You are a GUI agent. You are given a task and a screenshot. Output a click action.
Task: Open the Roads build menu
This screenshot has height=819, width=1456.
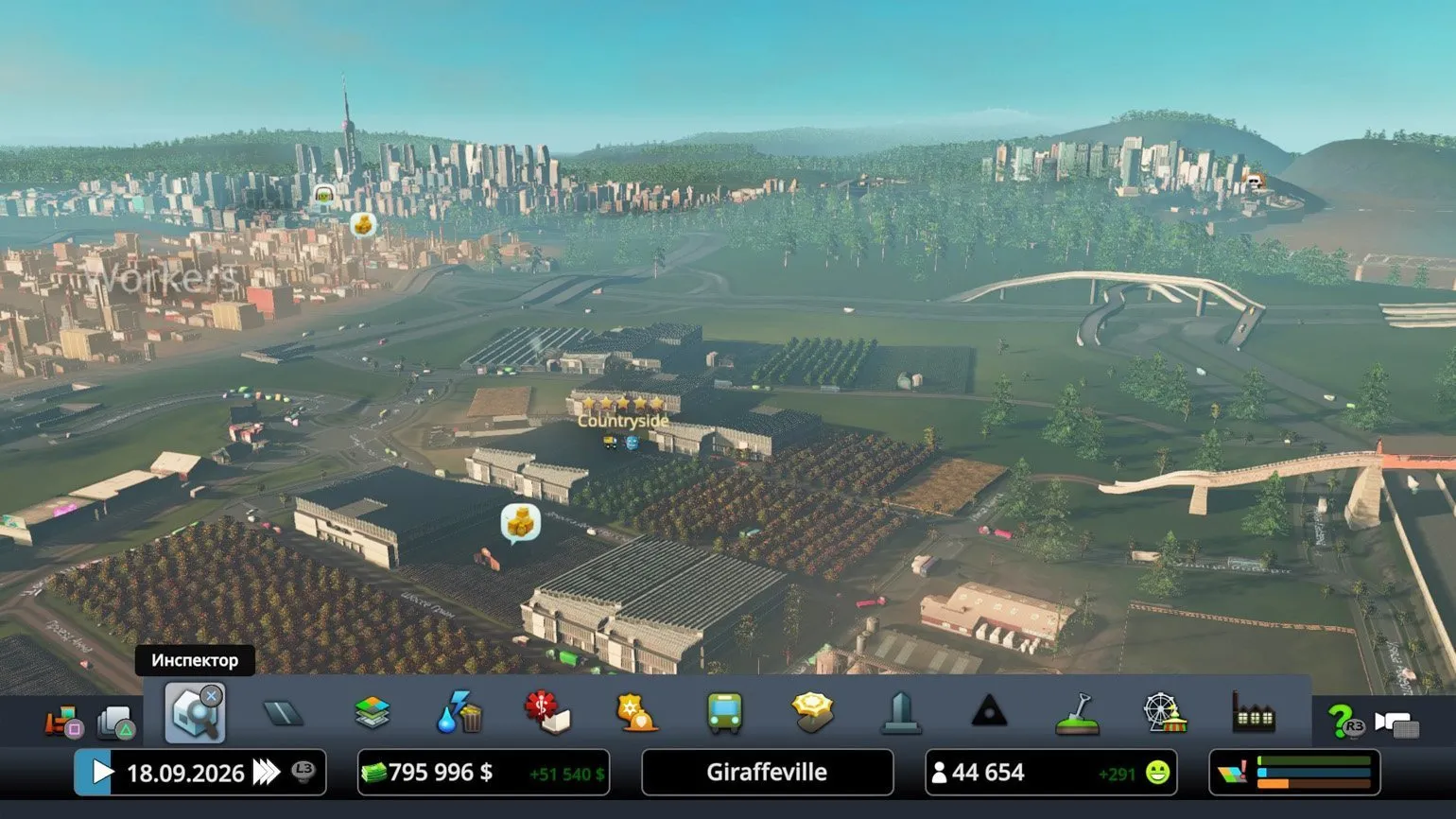[283, 713]
